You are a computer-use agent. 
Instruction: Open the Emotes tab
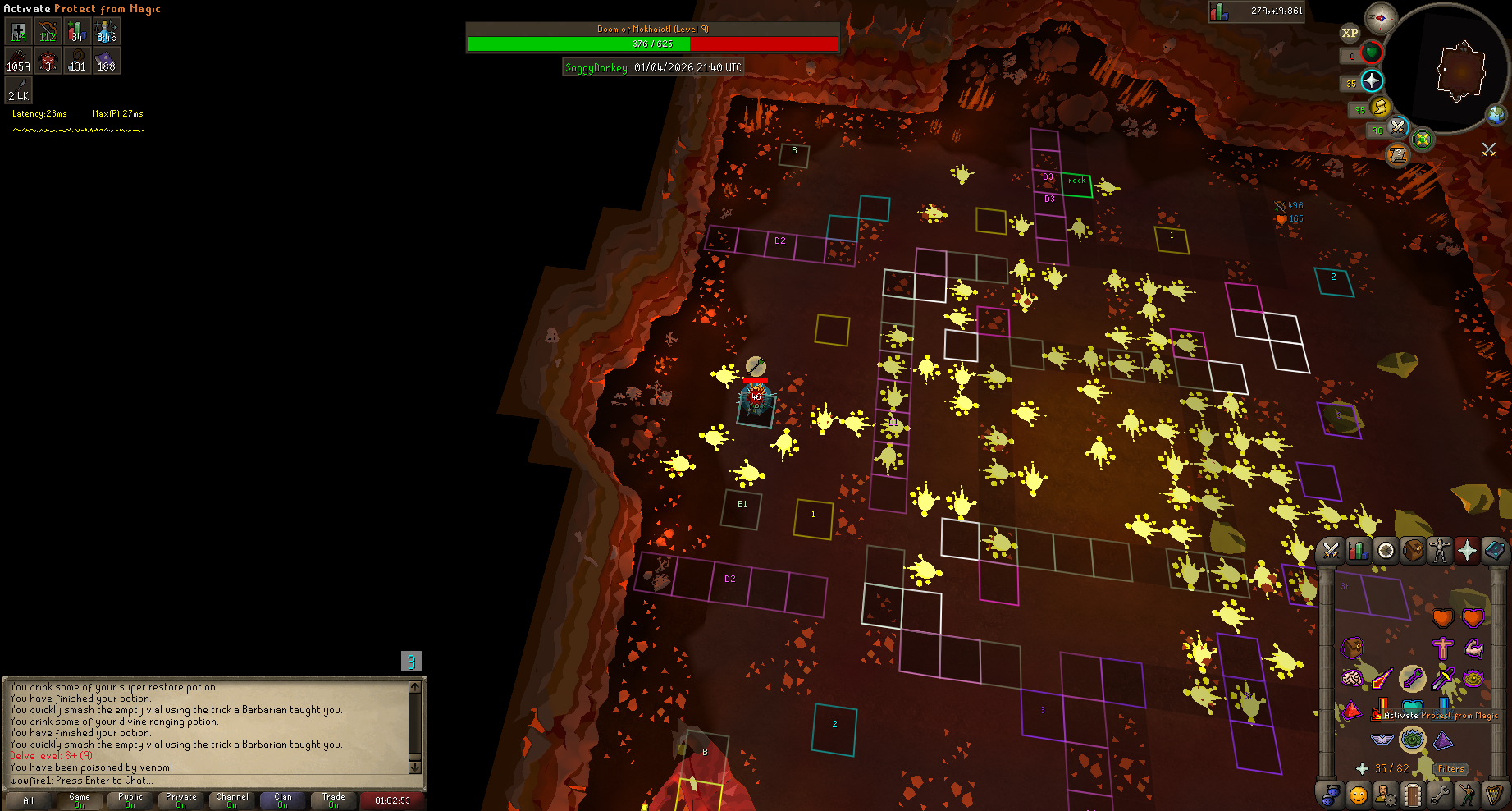tap(1466, 795)
